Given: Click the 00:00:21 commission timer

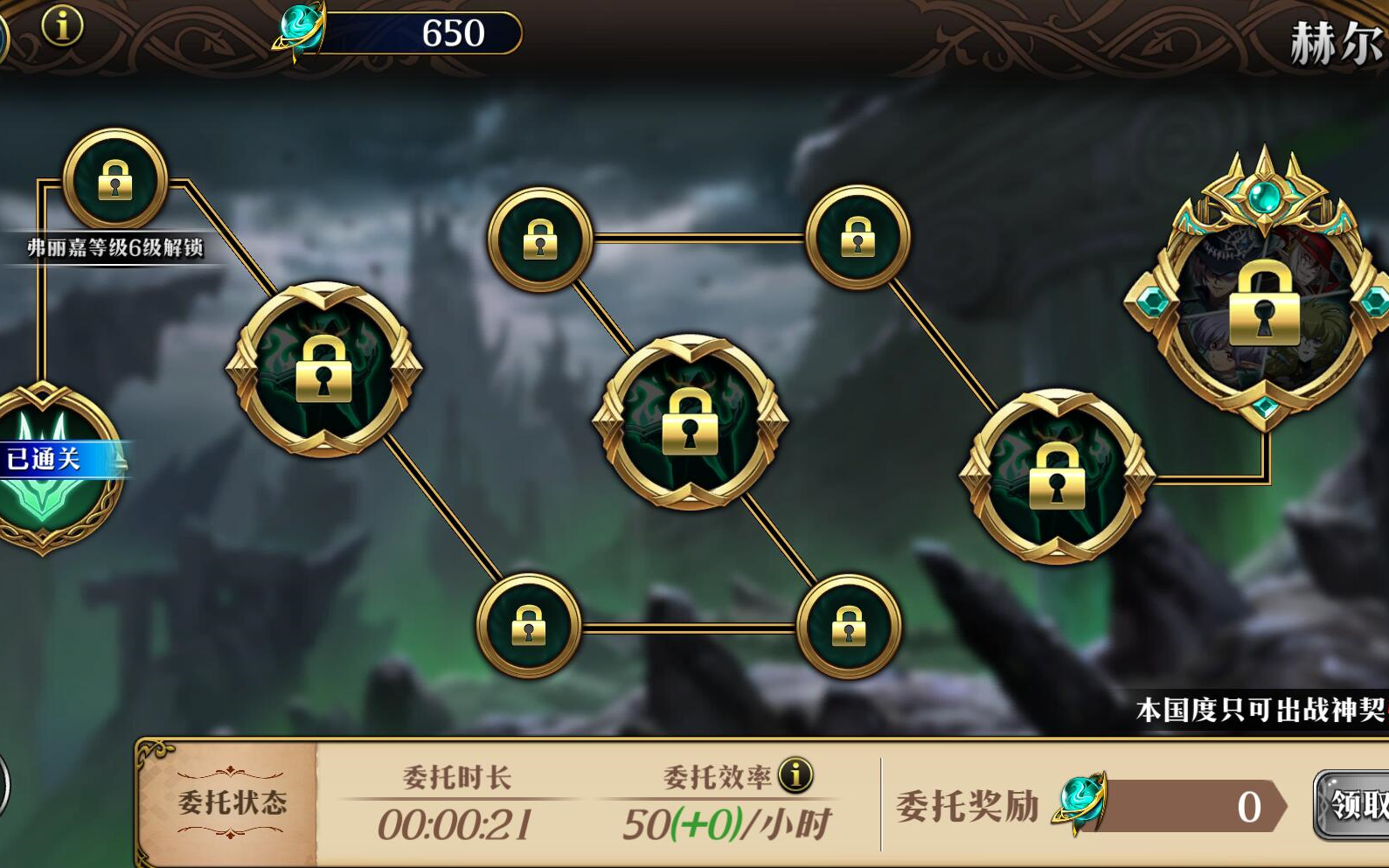Looking at the screenshot, I should point(455,820).
